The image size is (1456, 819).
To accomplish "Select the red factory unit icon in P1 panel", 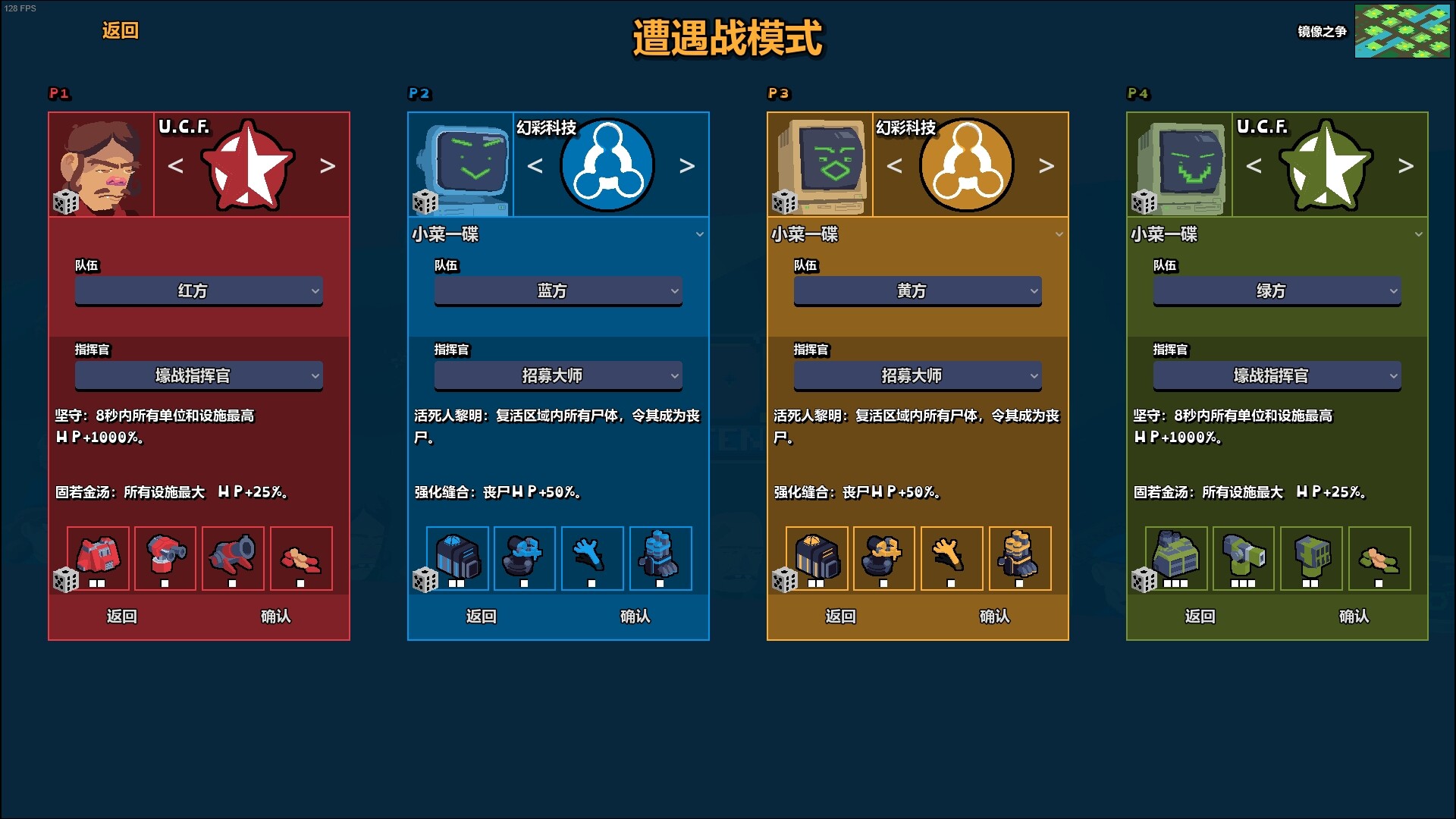I will point(99,557).
